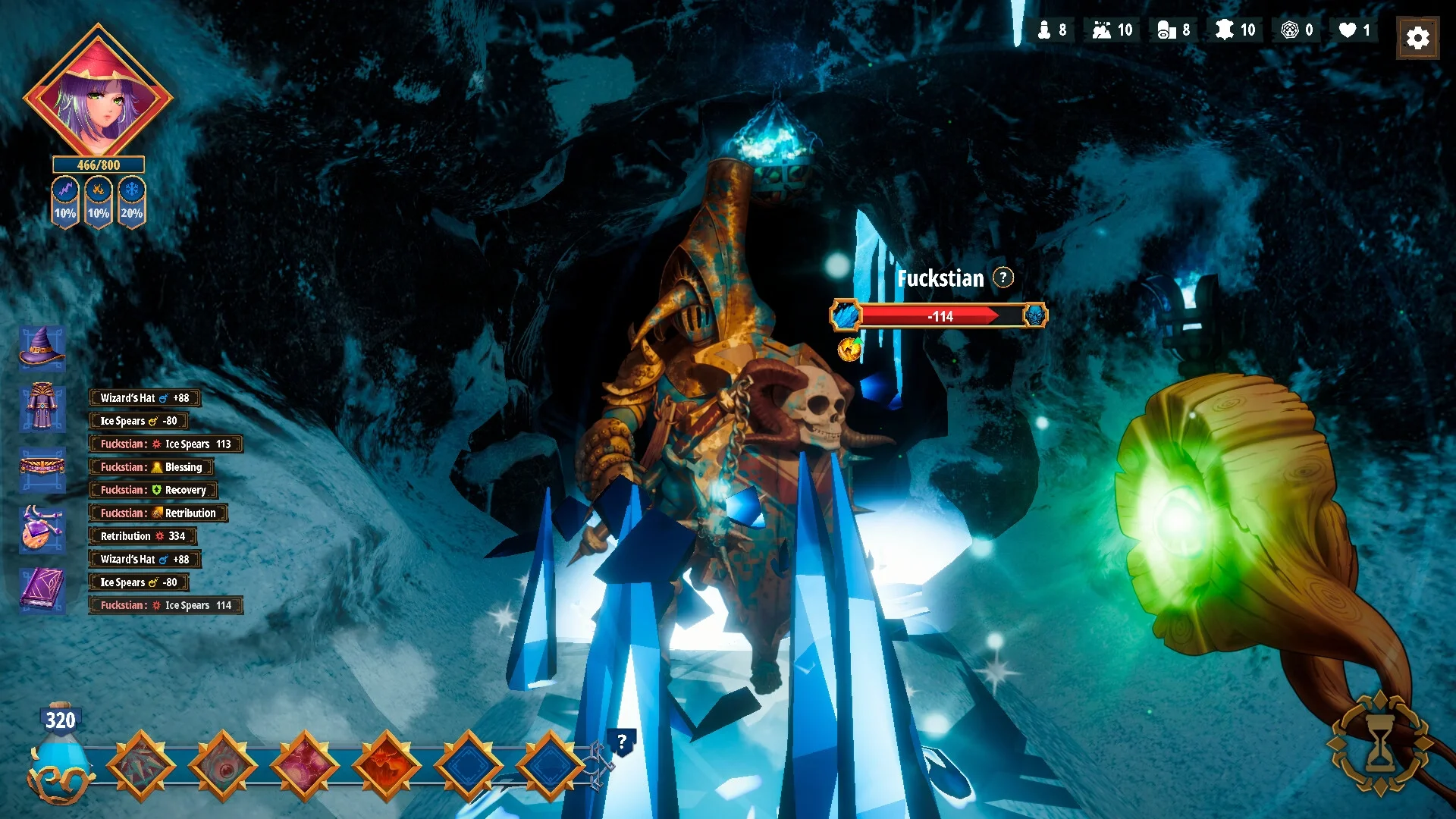Select the eye spell in the spell bar

(223, 766)
